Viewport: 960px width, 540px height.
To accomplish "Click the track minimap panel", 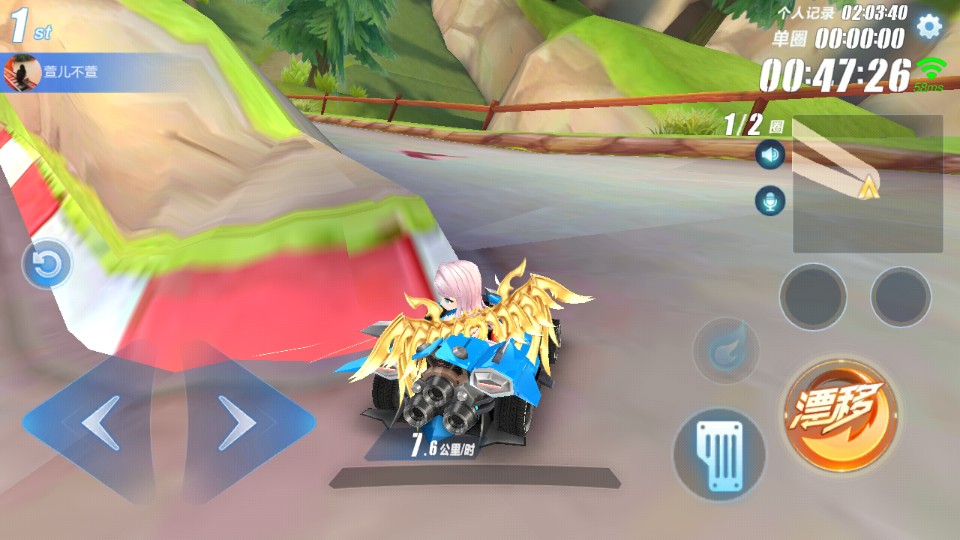I will tap(867, 184).
